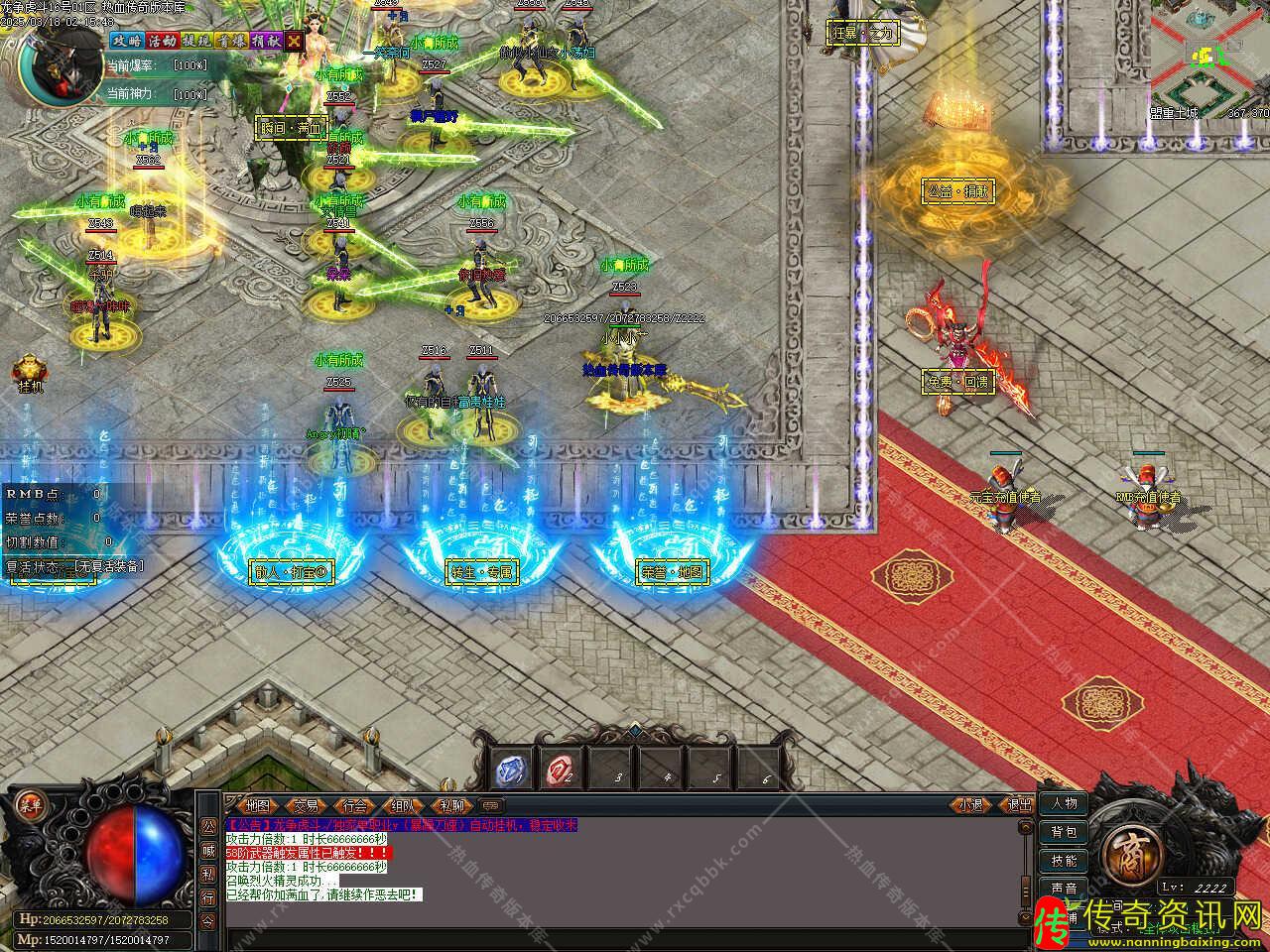Select the 组队 team tab
The height and width of the screenshot is (952, 1270).
(404, 805)
